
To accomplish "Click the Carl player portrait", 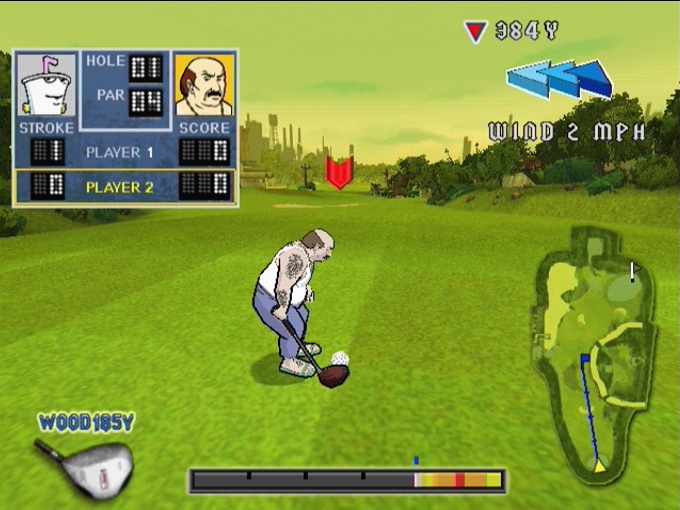I will [204, 86].
